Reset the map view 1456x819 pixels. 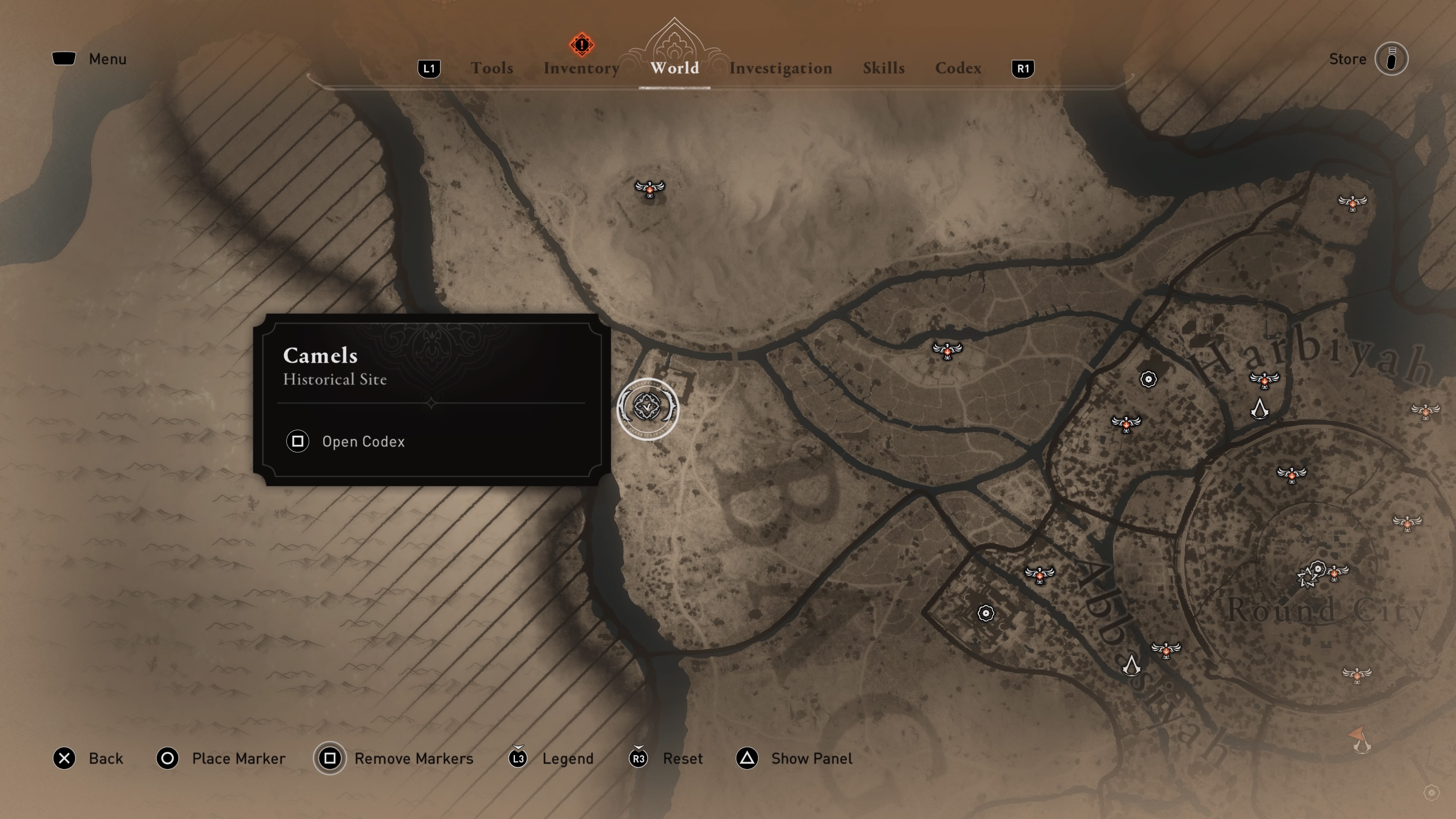click(682, 758)
